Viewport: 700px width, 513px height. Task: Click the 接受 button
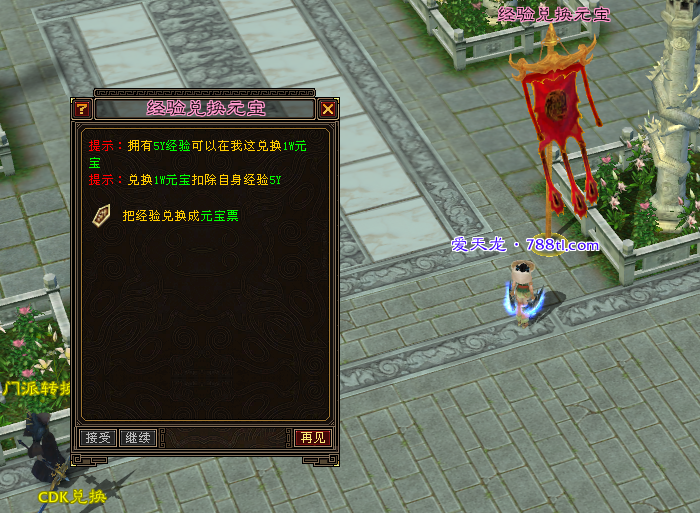(x=98, y=438)
